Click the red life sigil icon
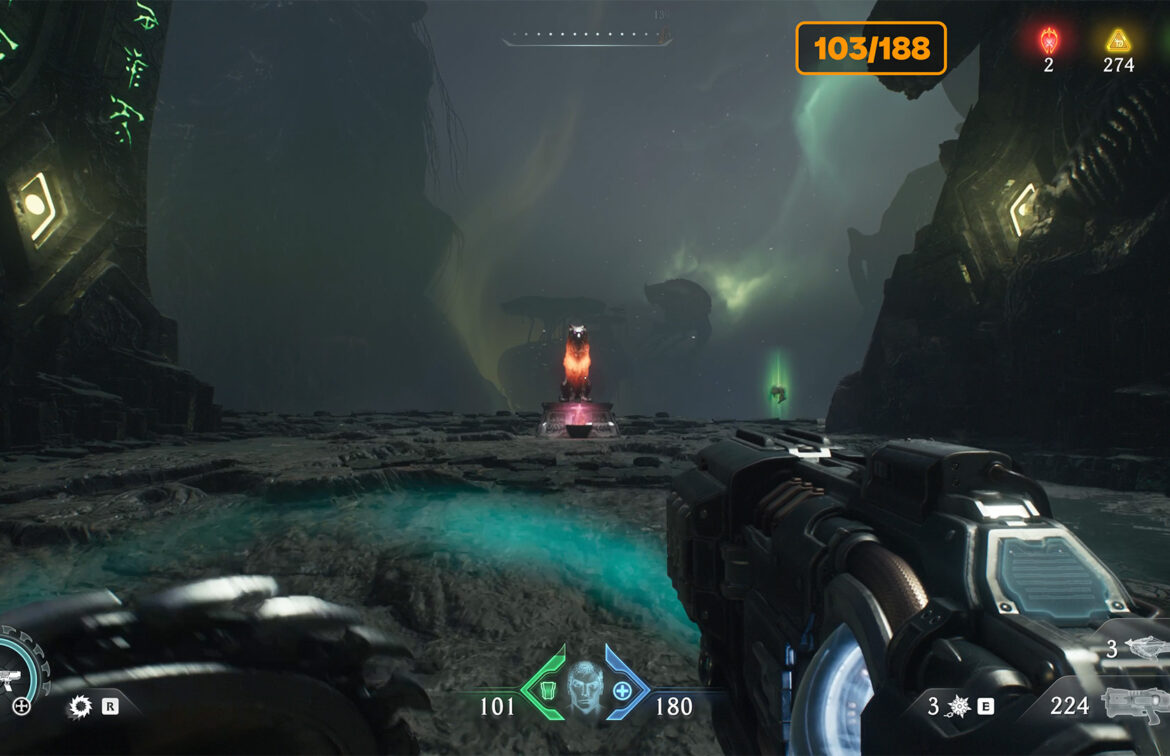 coord(1048,41)
